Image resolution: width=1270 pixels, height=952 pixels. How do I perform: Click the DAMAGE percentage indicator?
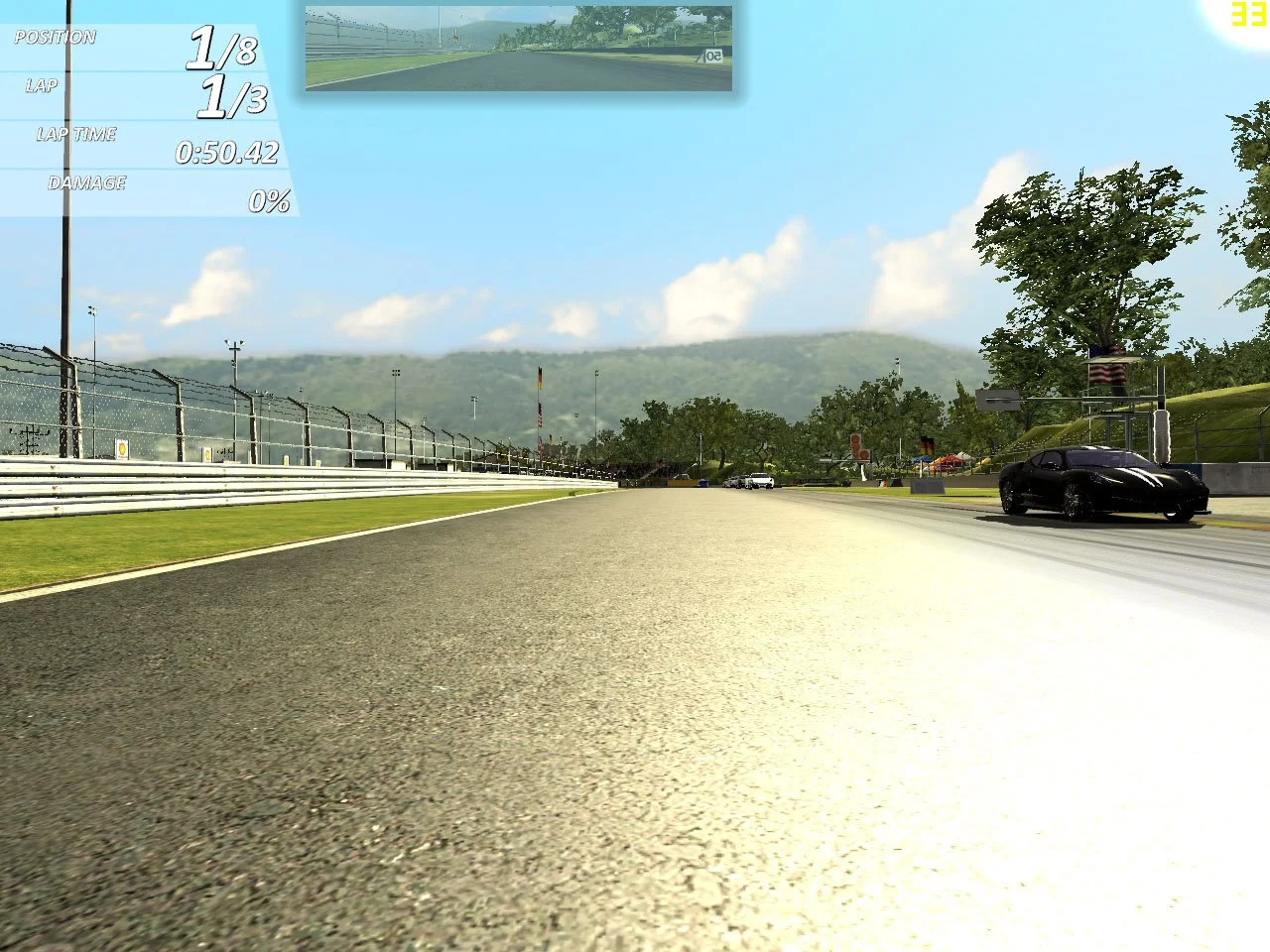click(x=88, y=182)
